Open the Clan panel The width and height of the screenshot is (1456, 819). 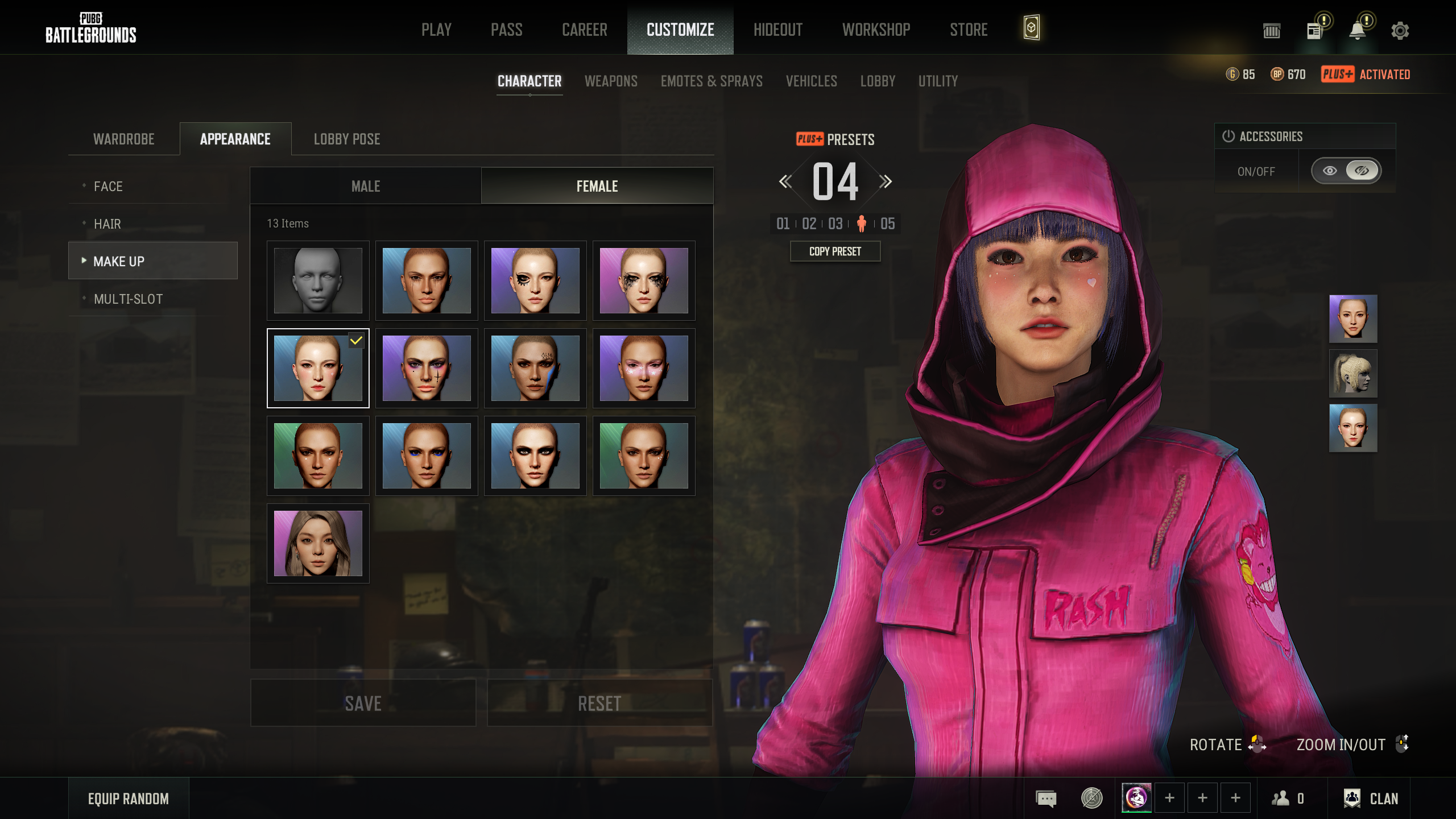pyautogui.click(x=1371, y=799)
